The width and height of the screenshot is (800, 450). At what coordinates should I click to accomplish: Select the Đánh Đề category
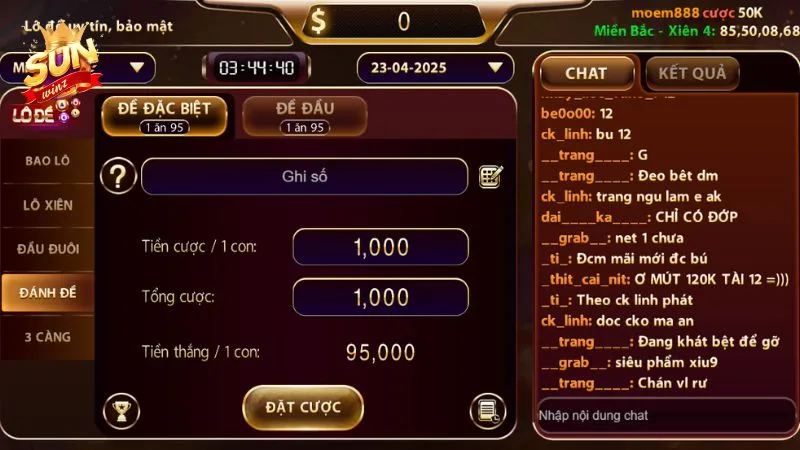pyautogui.click(x=48, y=292)
